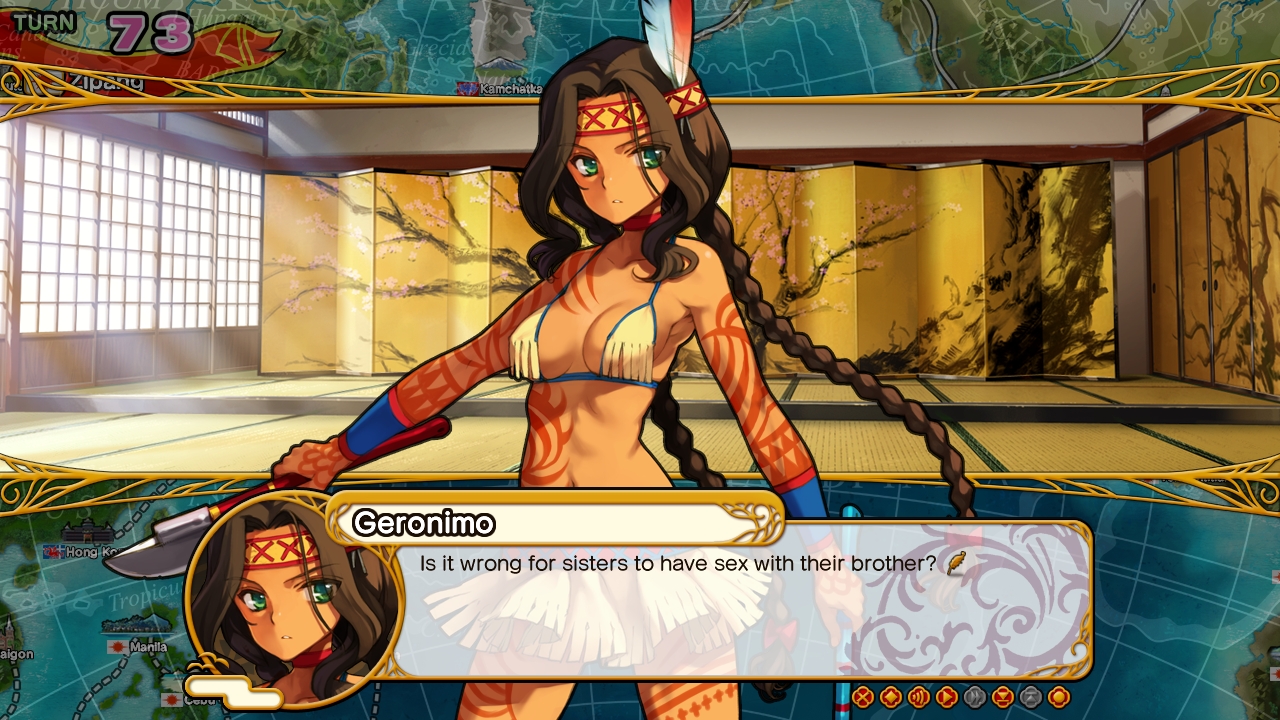1280x720 pixels.
Task: Advance the dialogue by clicking the text box
Action: [740, 610]
